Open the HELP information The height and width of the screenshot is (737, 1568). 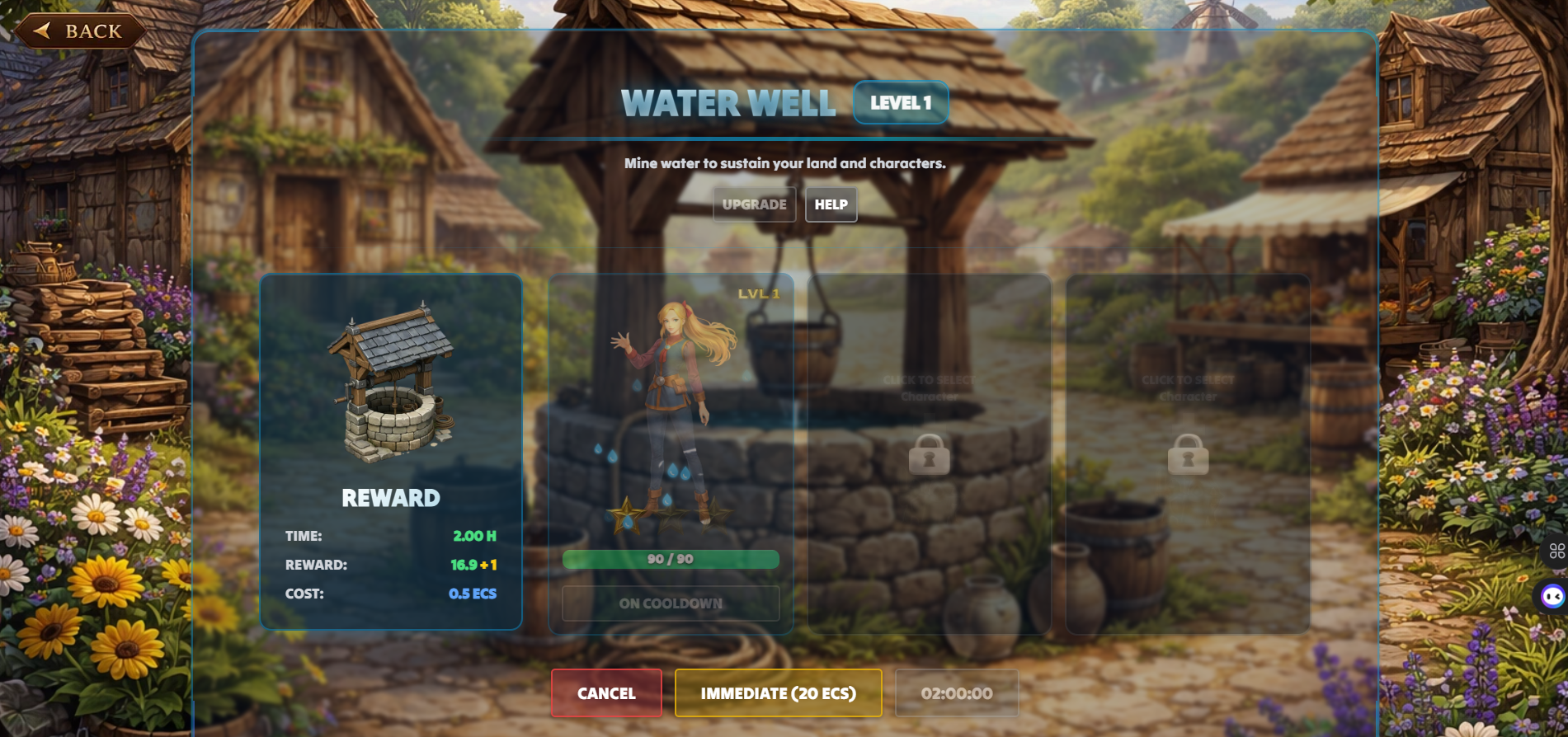point(831,204)
